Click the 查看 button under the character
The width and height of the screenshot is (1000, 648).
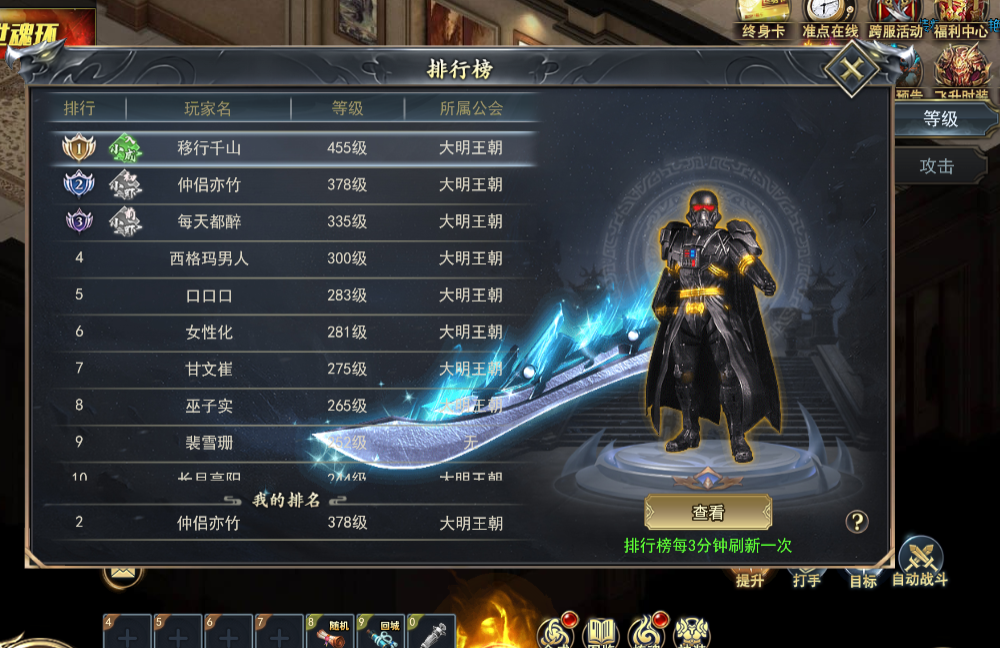tap(708, 513)
